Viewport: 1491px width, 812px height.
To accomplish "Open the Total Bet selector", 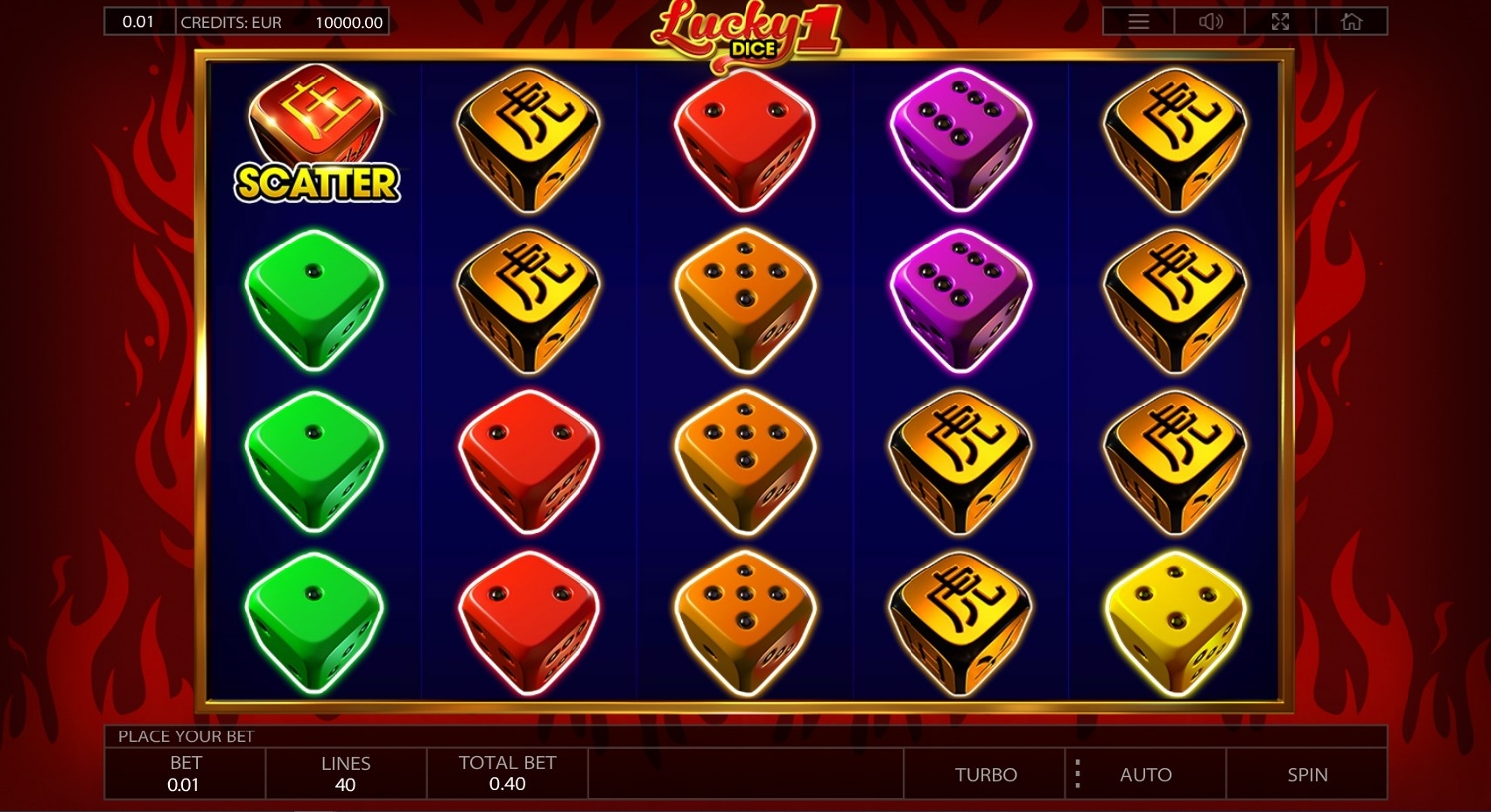I will point(507,774).
